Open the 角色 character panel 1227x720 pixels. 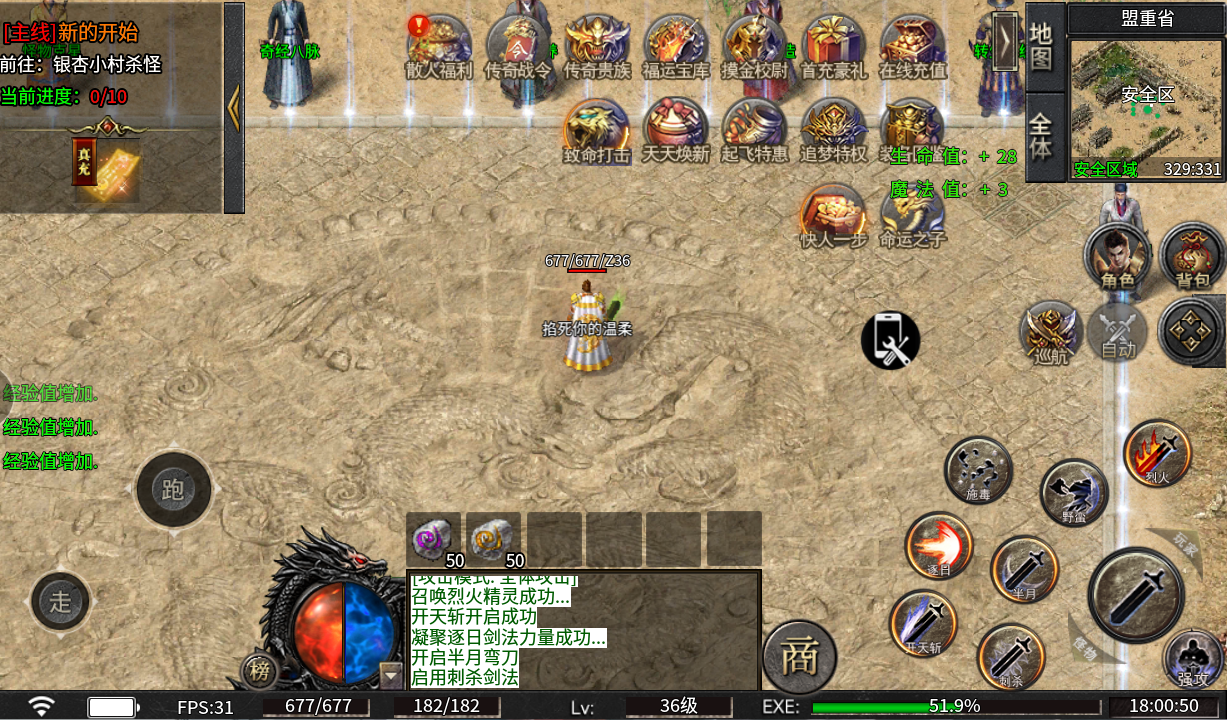coord(1117,256)
